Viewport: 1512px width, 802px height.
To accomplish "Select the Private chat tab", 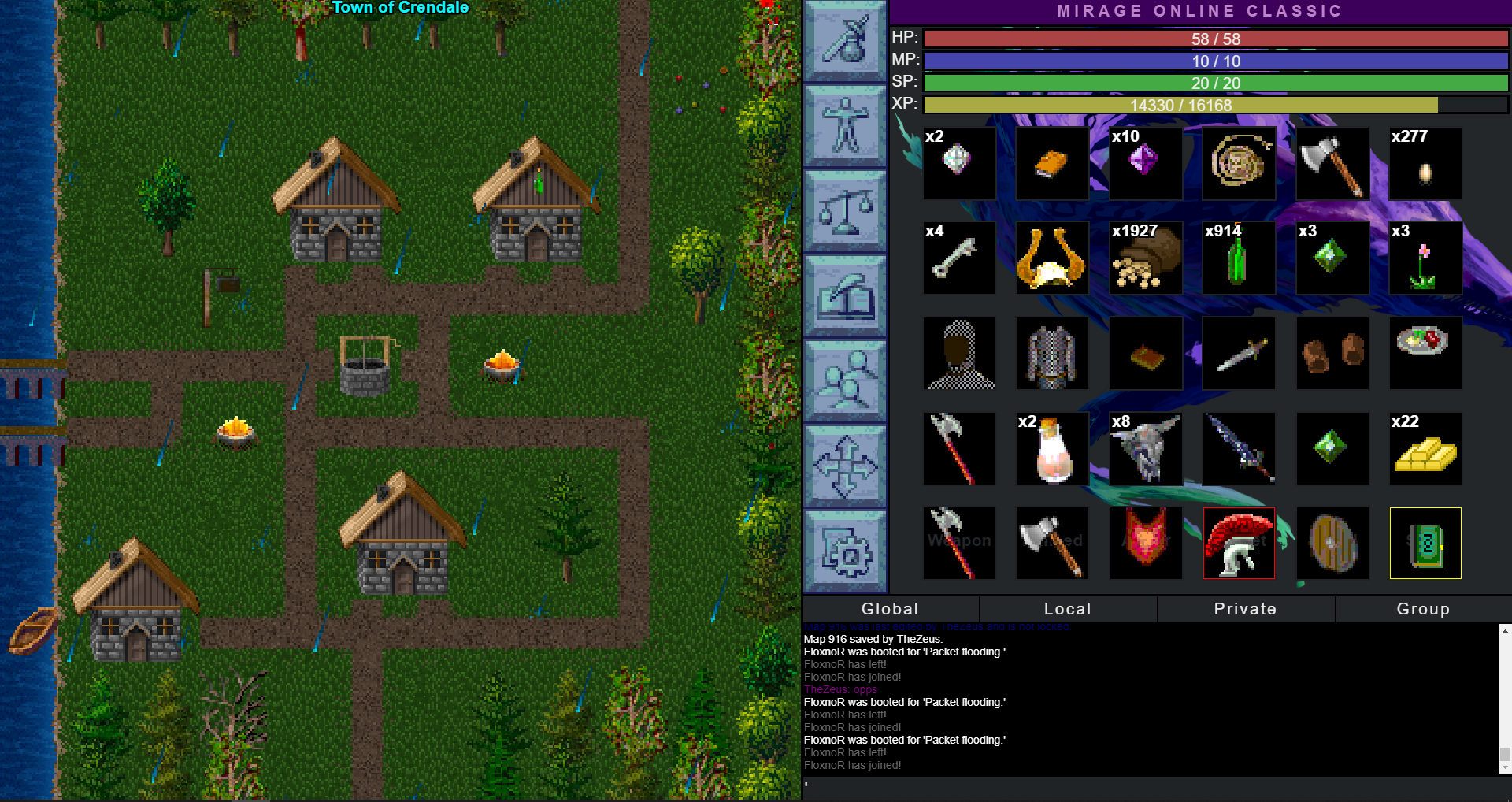I will click(x=1245, y=609).
